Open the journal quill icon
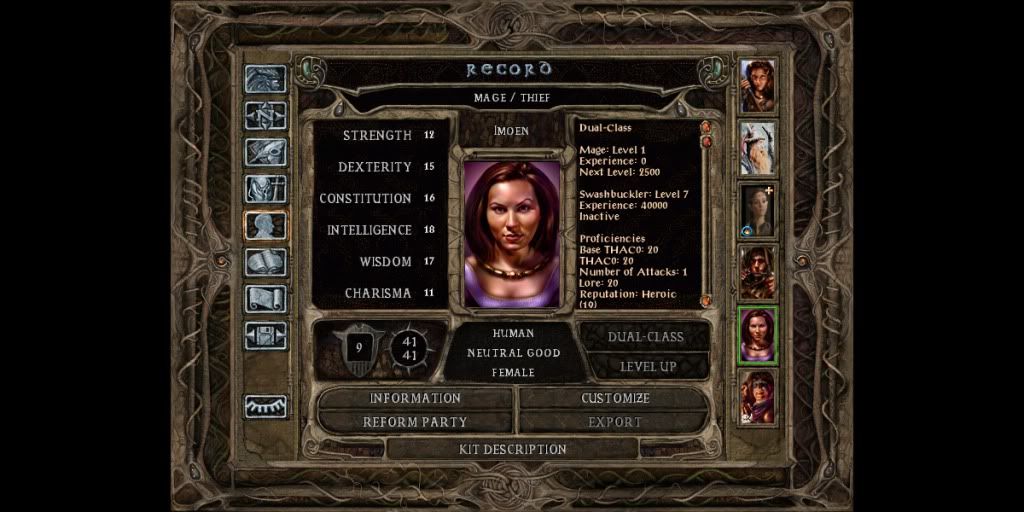Viewport: 1024px width, 512px height. coord(266,152)
